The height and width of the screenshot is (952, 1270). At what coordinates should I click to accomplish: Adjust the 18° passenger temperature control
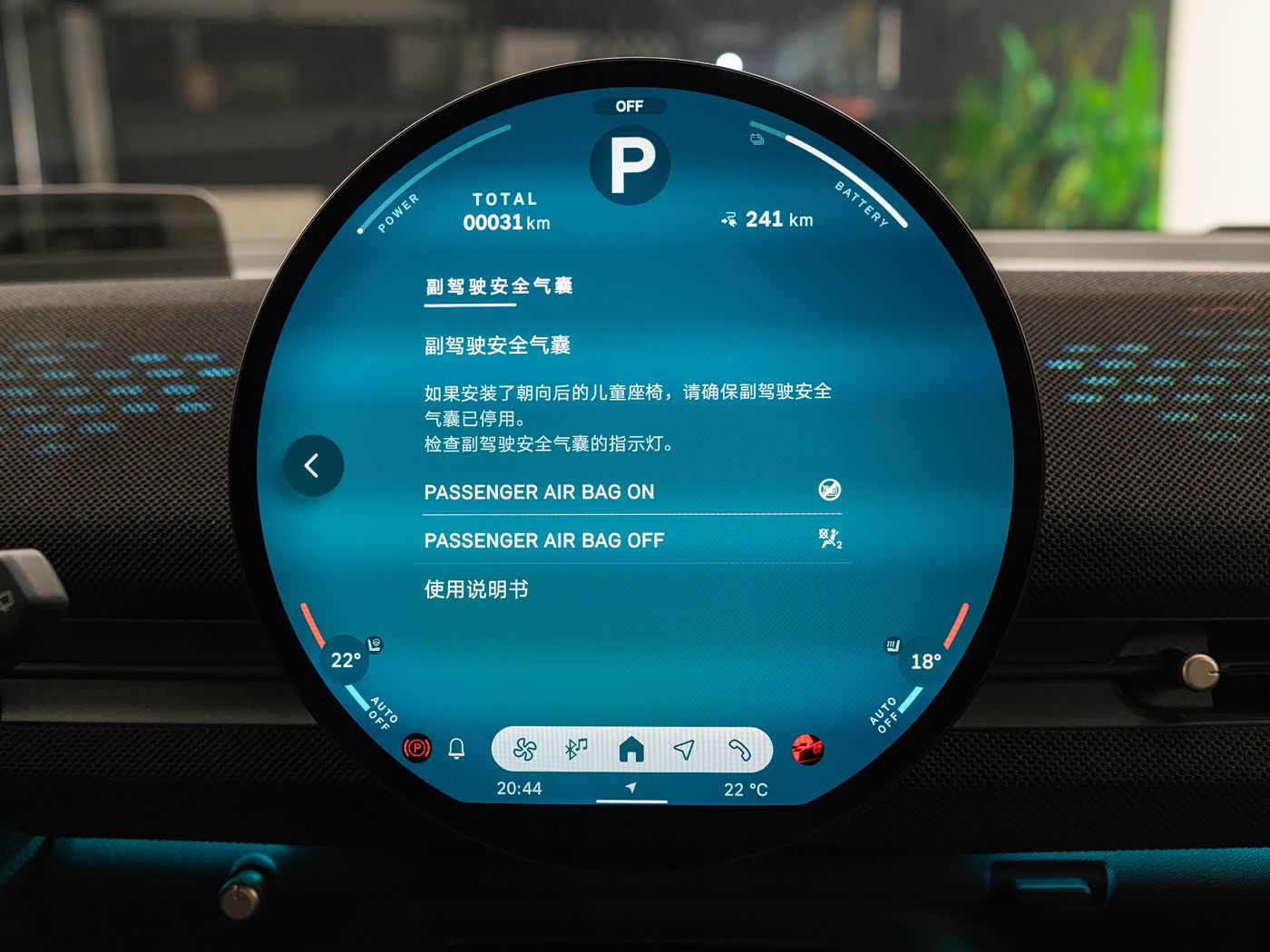coord(925,662)
